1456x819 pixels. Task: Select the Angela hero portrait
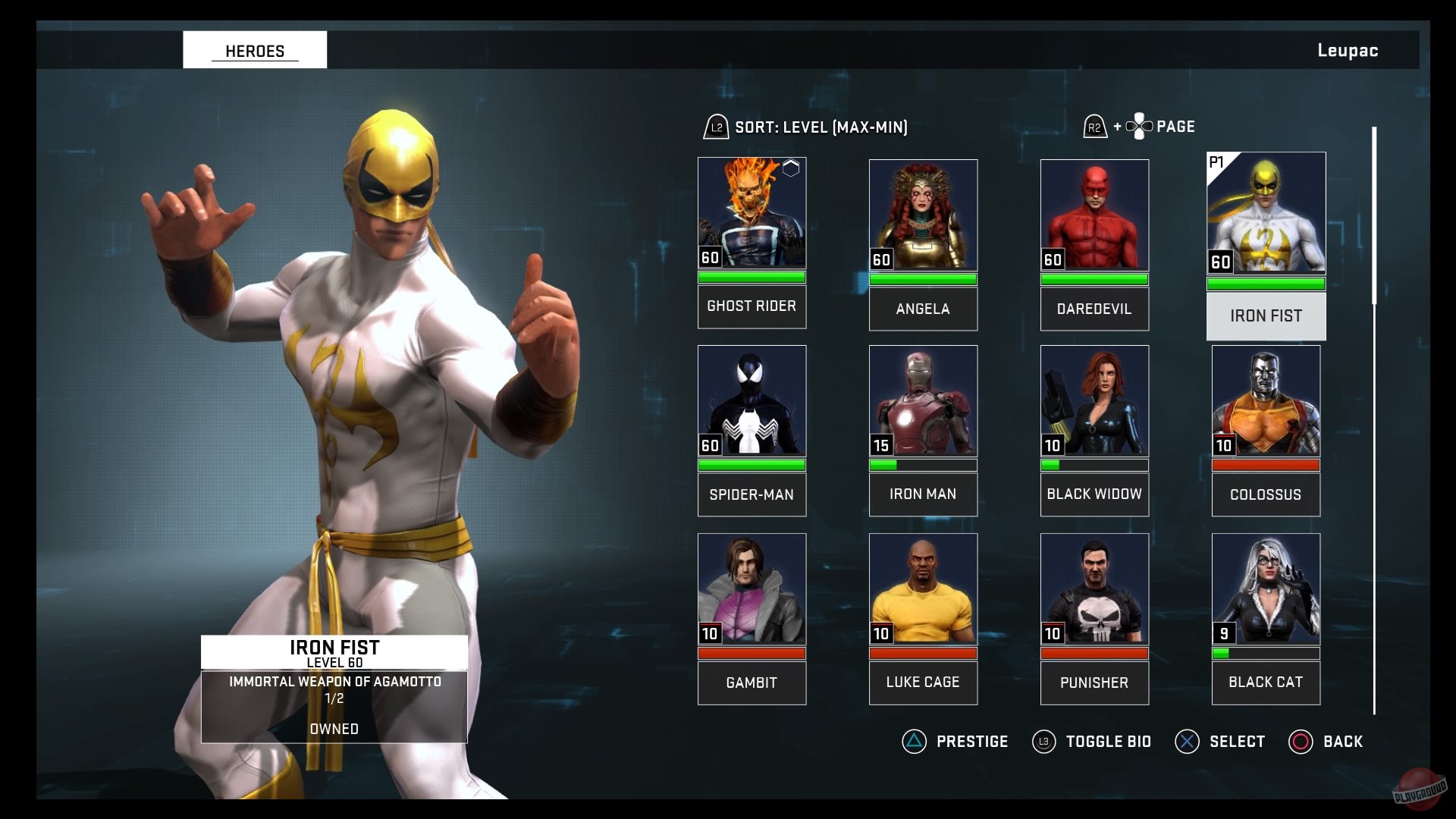(x=923, y=215)
